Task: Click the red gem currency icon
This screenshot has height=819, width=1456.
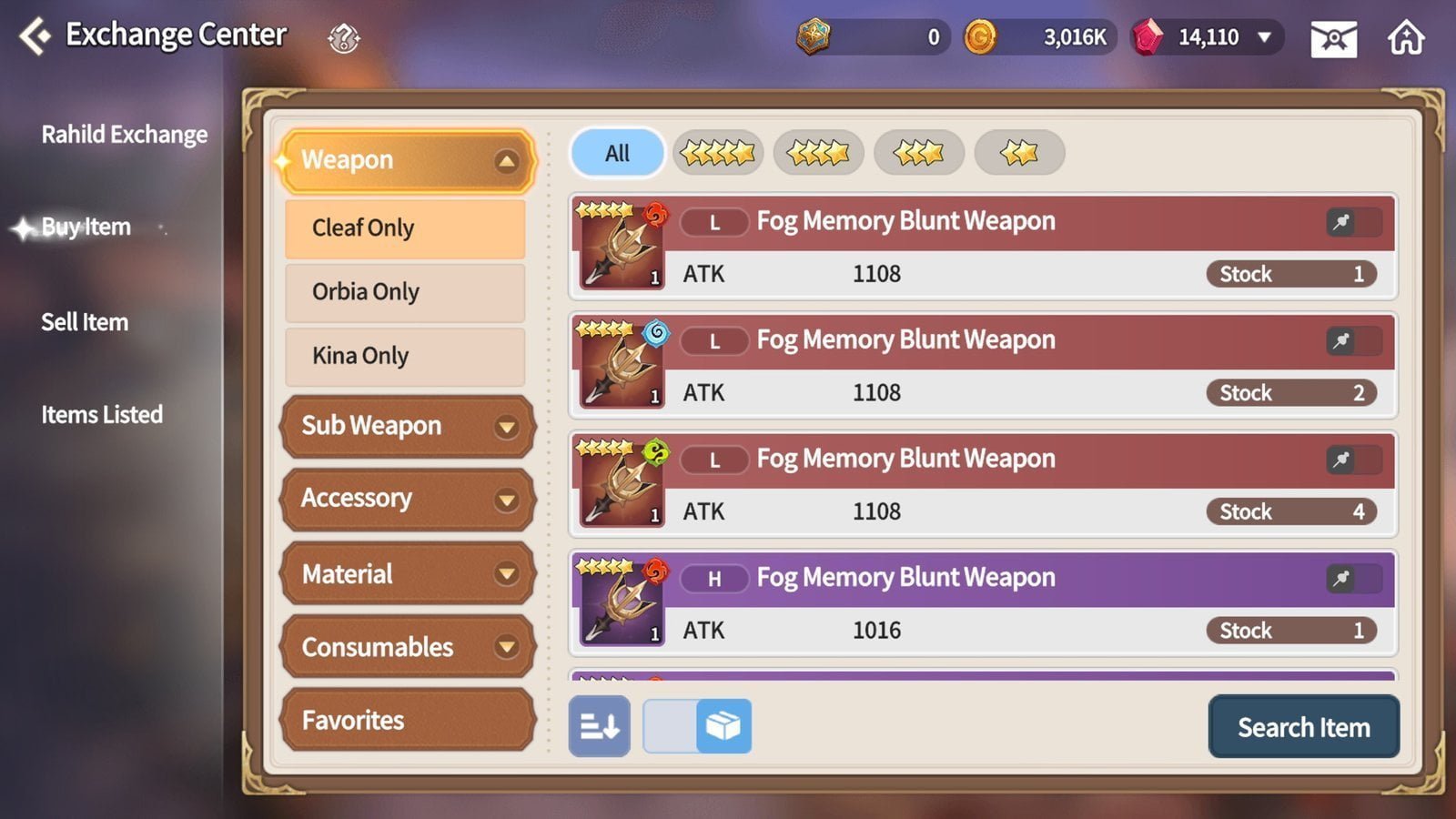Action: point(1148,37)
